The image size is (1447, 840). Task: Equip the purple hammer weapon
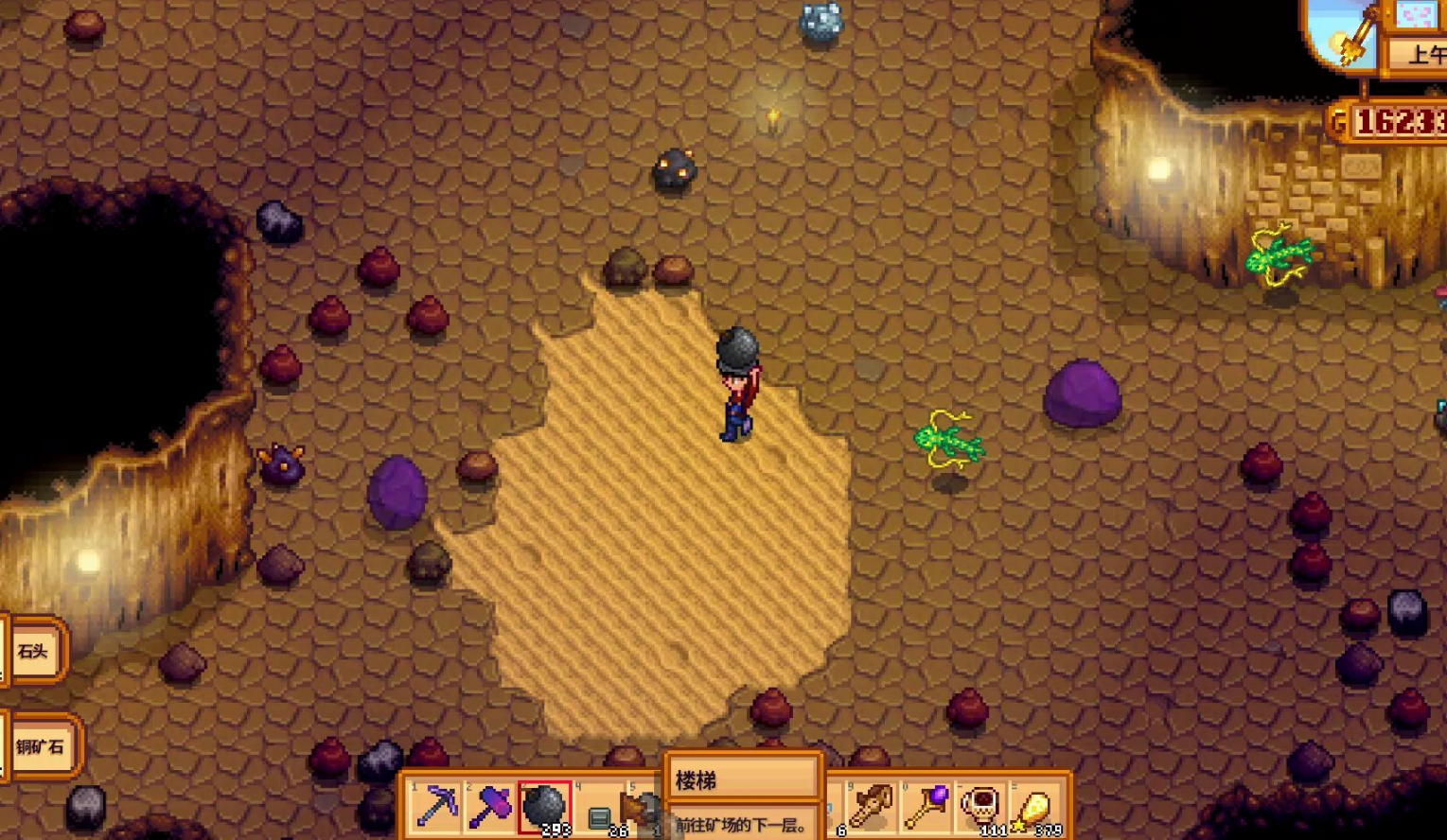pyautogui.click(x=490, y=806)
